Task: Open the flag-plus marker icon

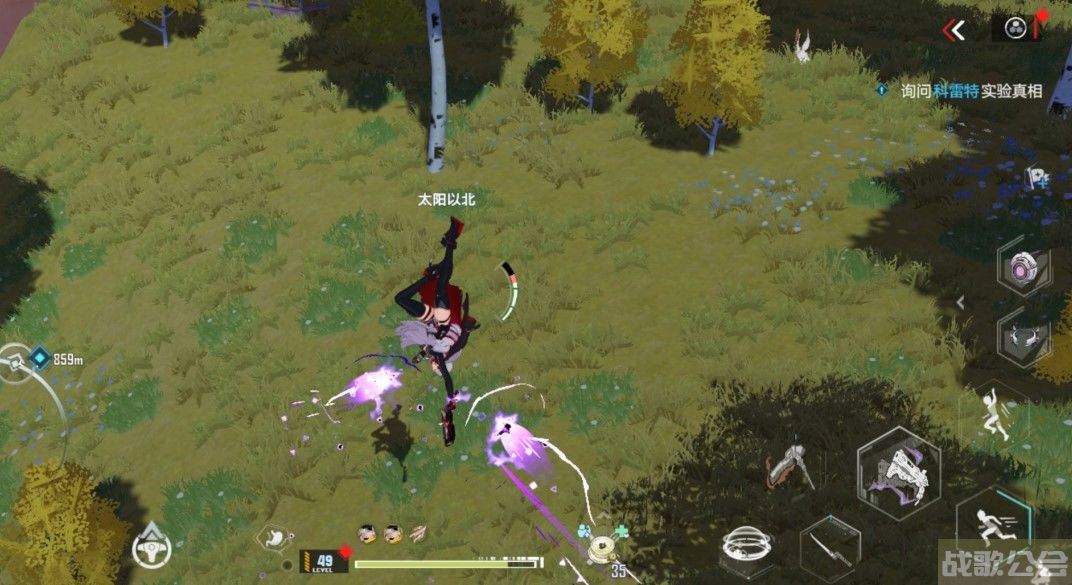Action: coord(1036,179)
